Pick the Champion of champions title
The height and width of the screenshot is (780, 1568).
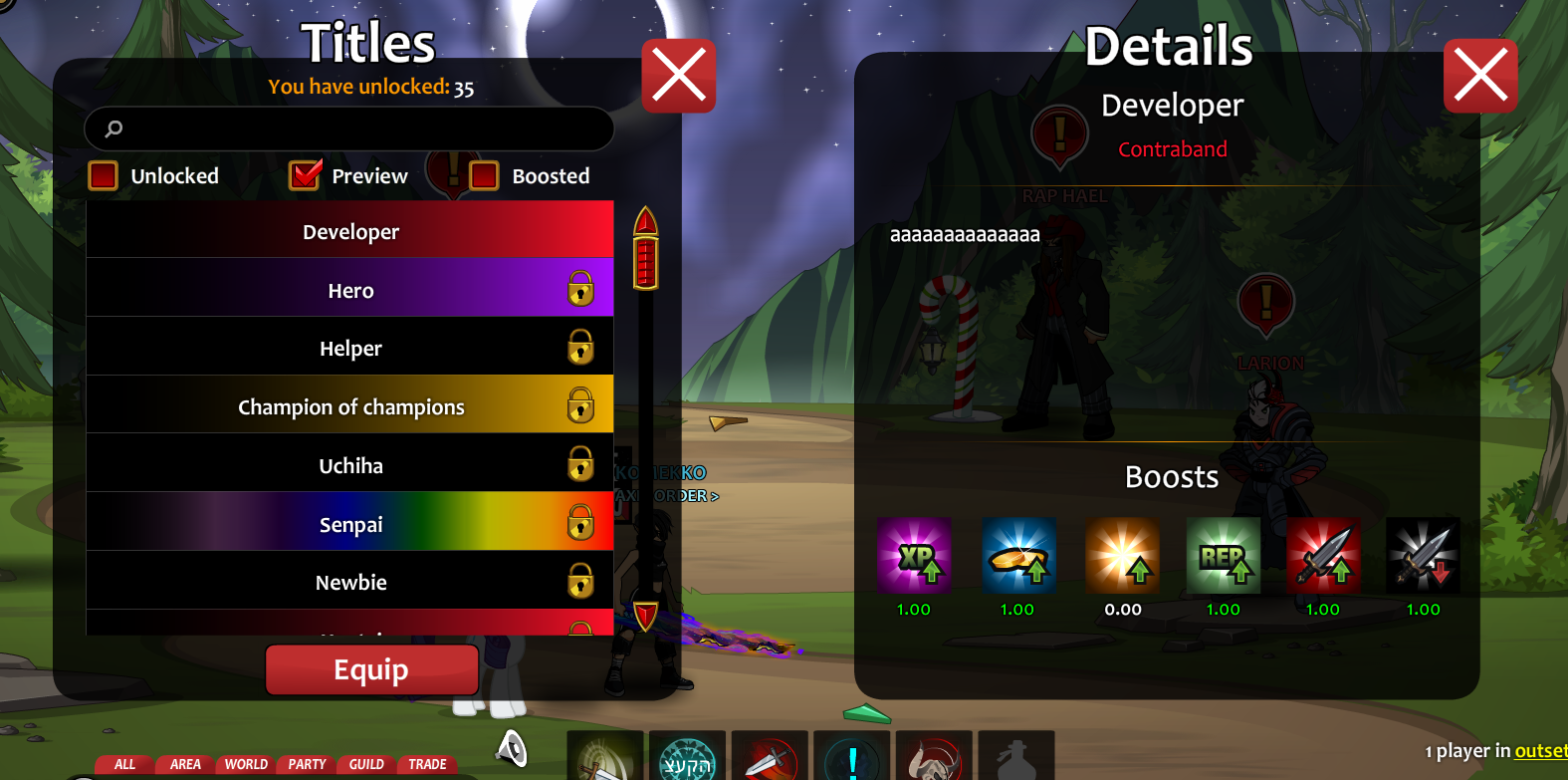350,406
